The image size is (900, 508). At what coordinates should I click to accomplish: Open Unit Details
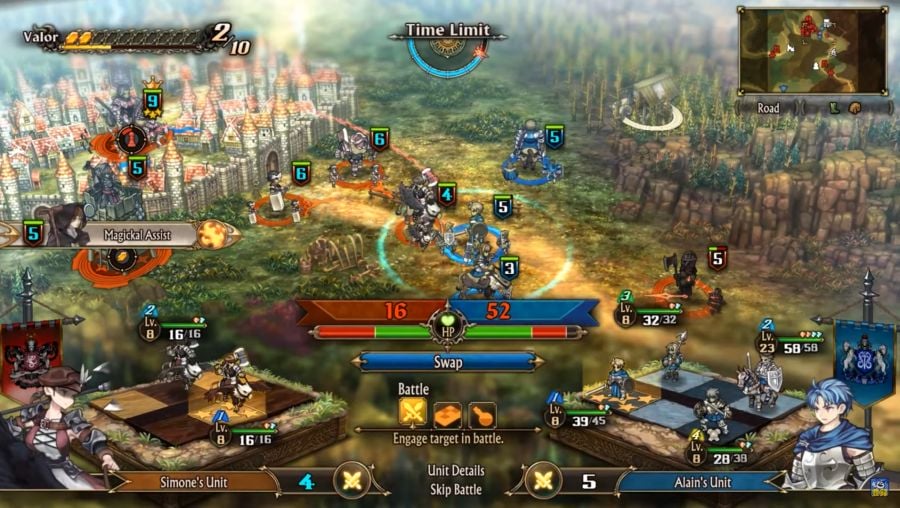454,470
